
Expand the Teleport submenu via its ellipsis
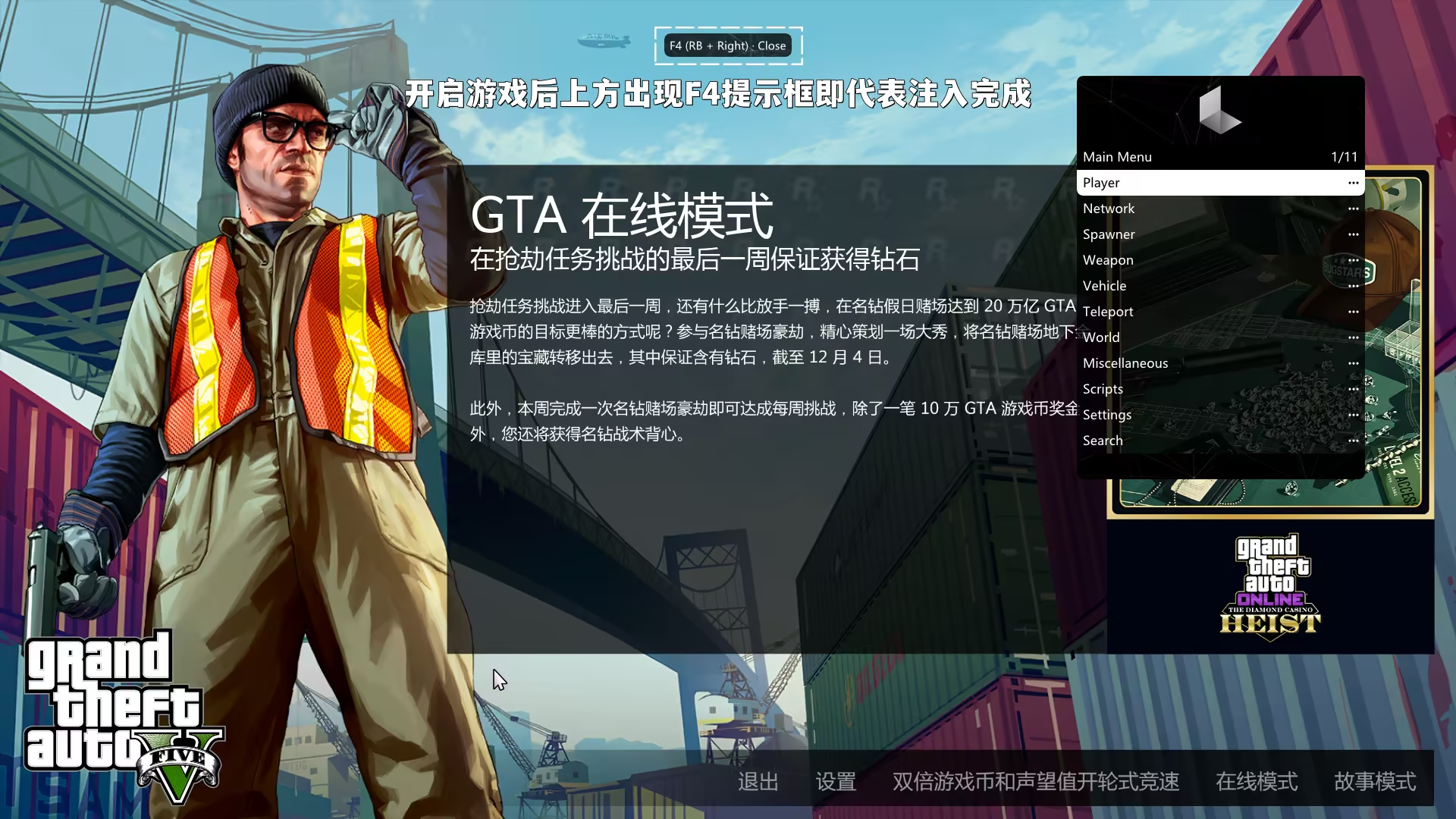coord(1353,312)
